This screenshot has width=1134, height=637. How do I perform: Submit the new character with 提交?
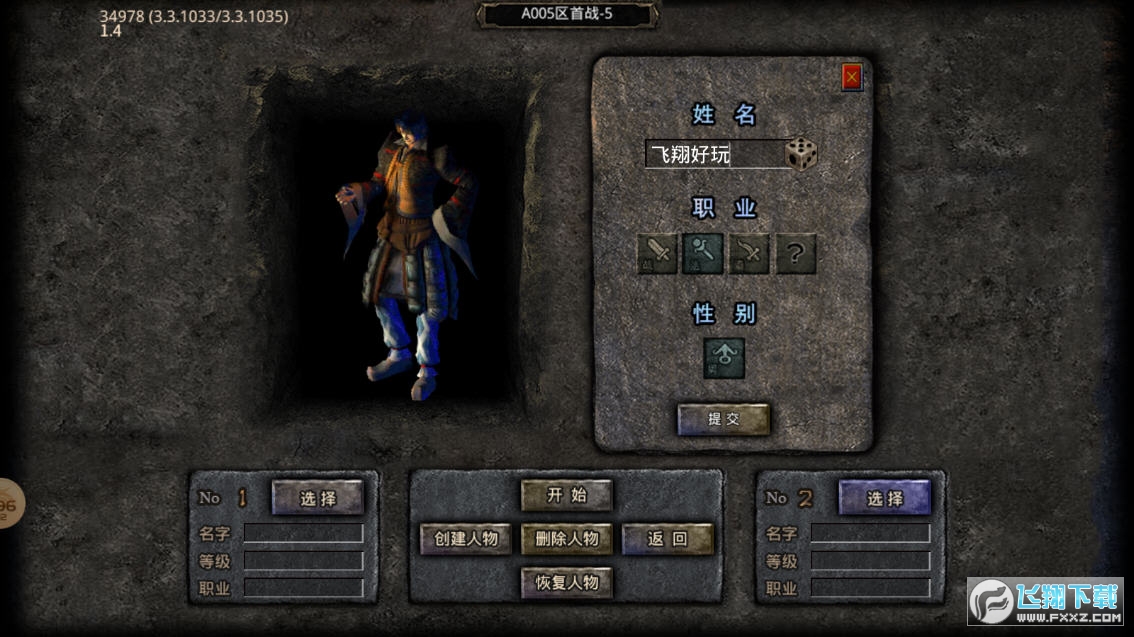coord(724,420)
